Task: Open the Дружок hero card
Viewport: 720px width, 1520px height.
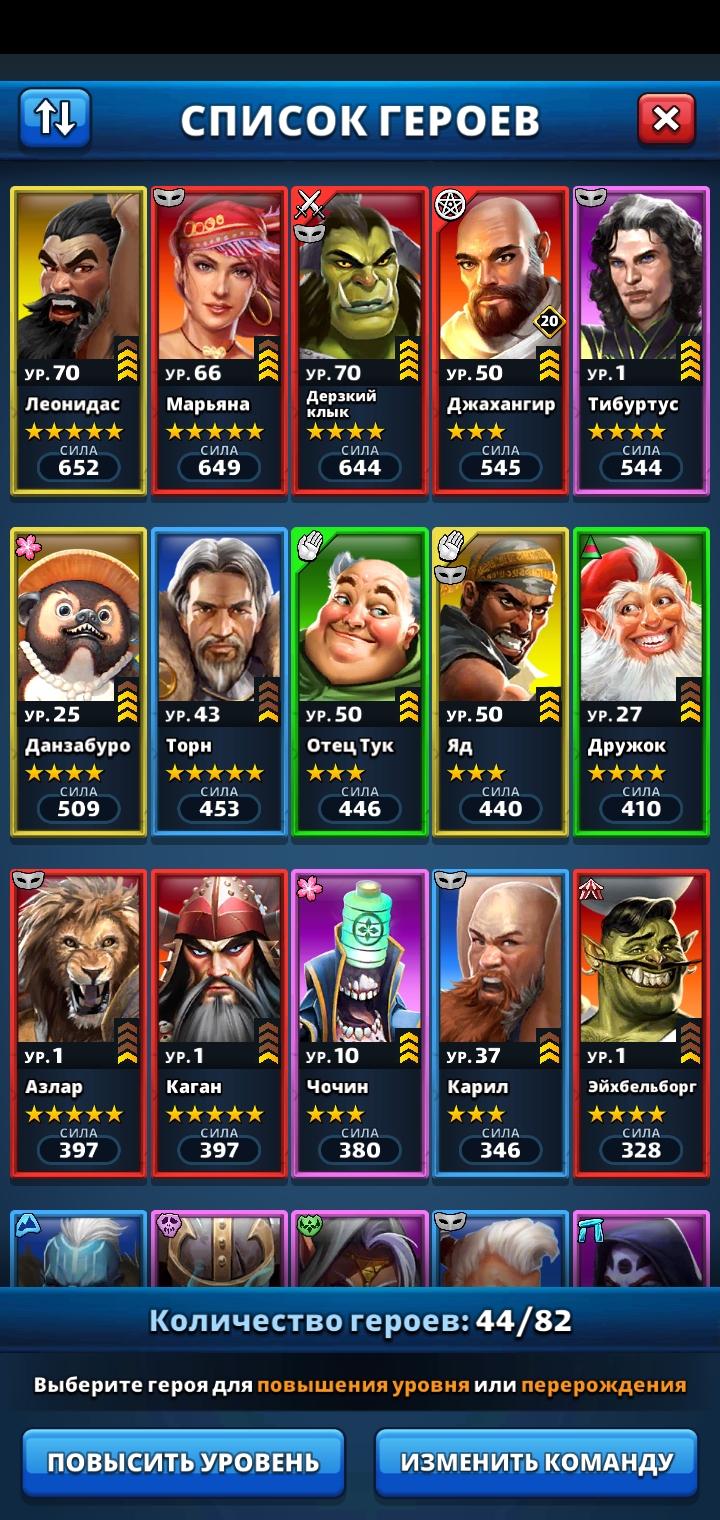Action: coord(641,681)
